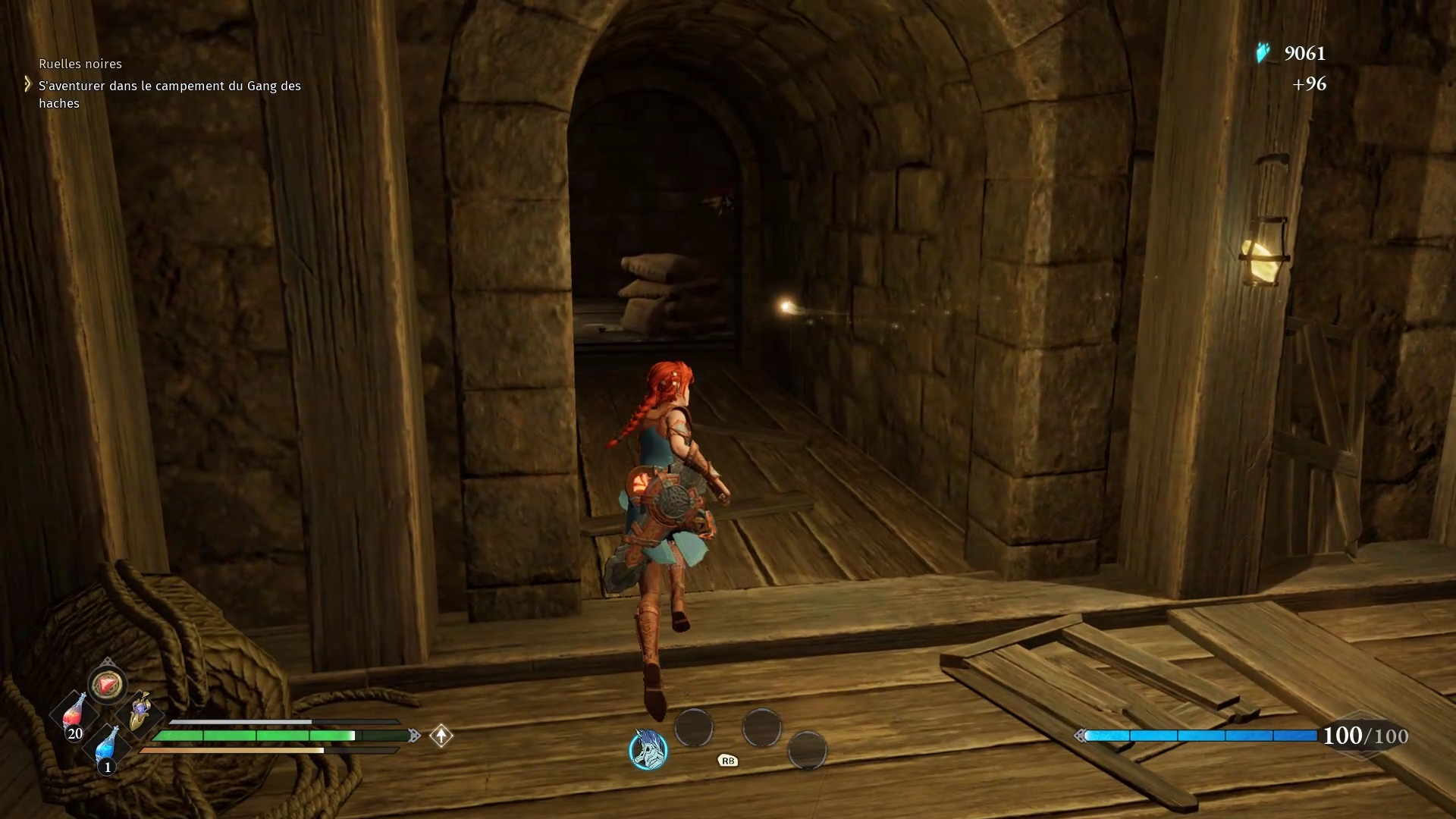1456x819 pixels.
Task: Select the golden lantern charm slot
Action: 140,711
